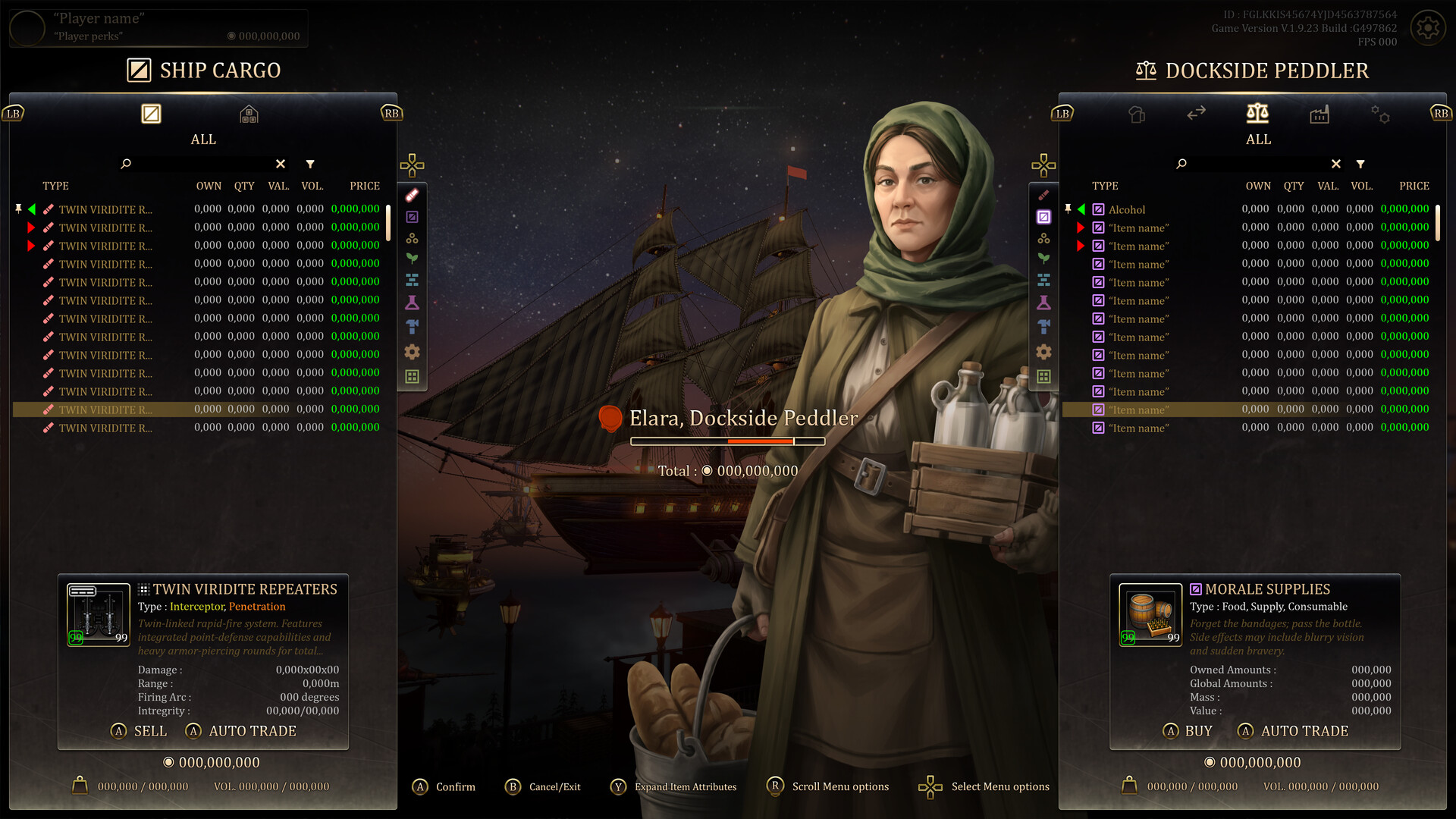Select the modules grid category filter

click(x=1044, y=373)
